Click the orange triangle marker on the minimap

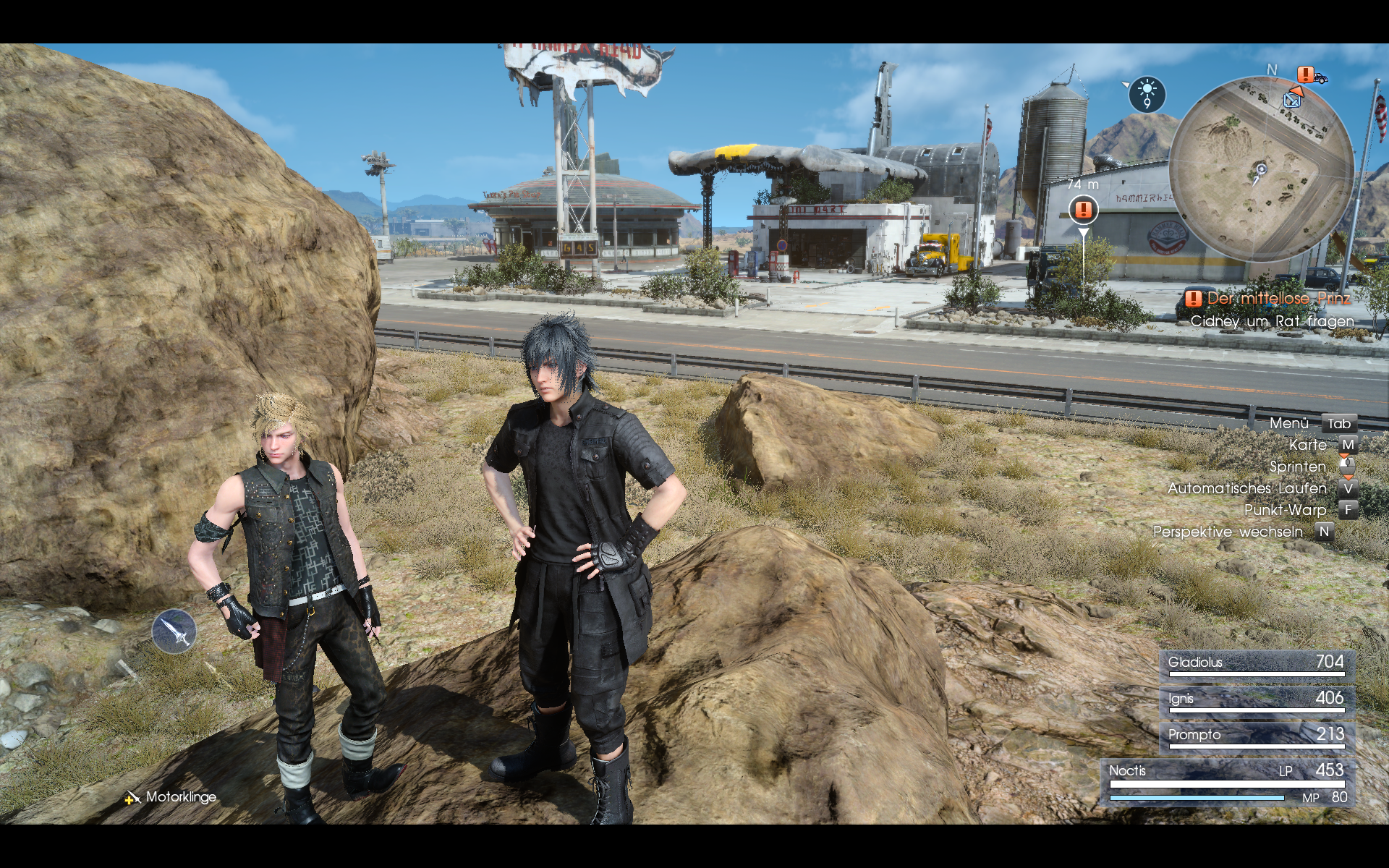pyautogui.click(x=1297, y=92)
